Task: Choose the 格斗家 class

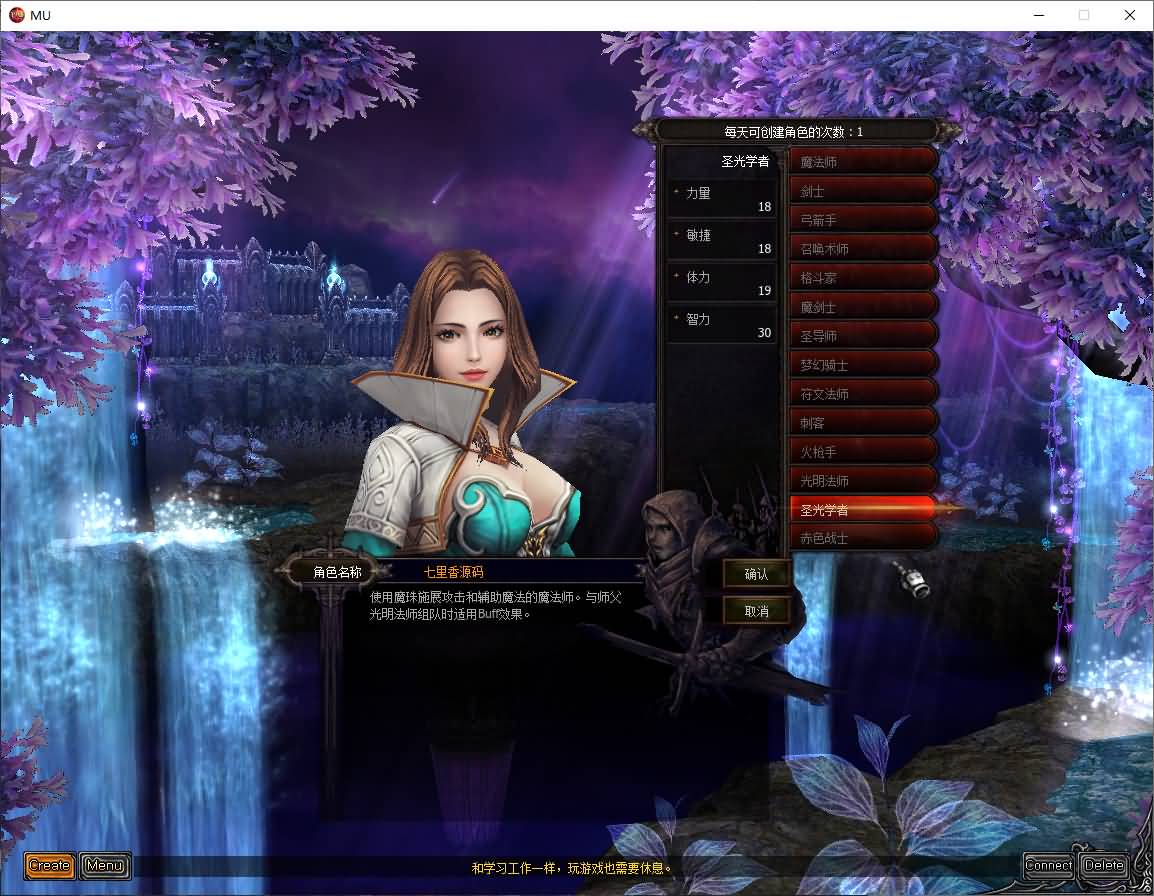Action: (x=863, y=278)
